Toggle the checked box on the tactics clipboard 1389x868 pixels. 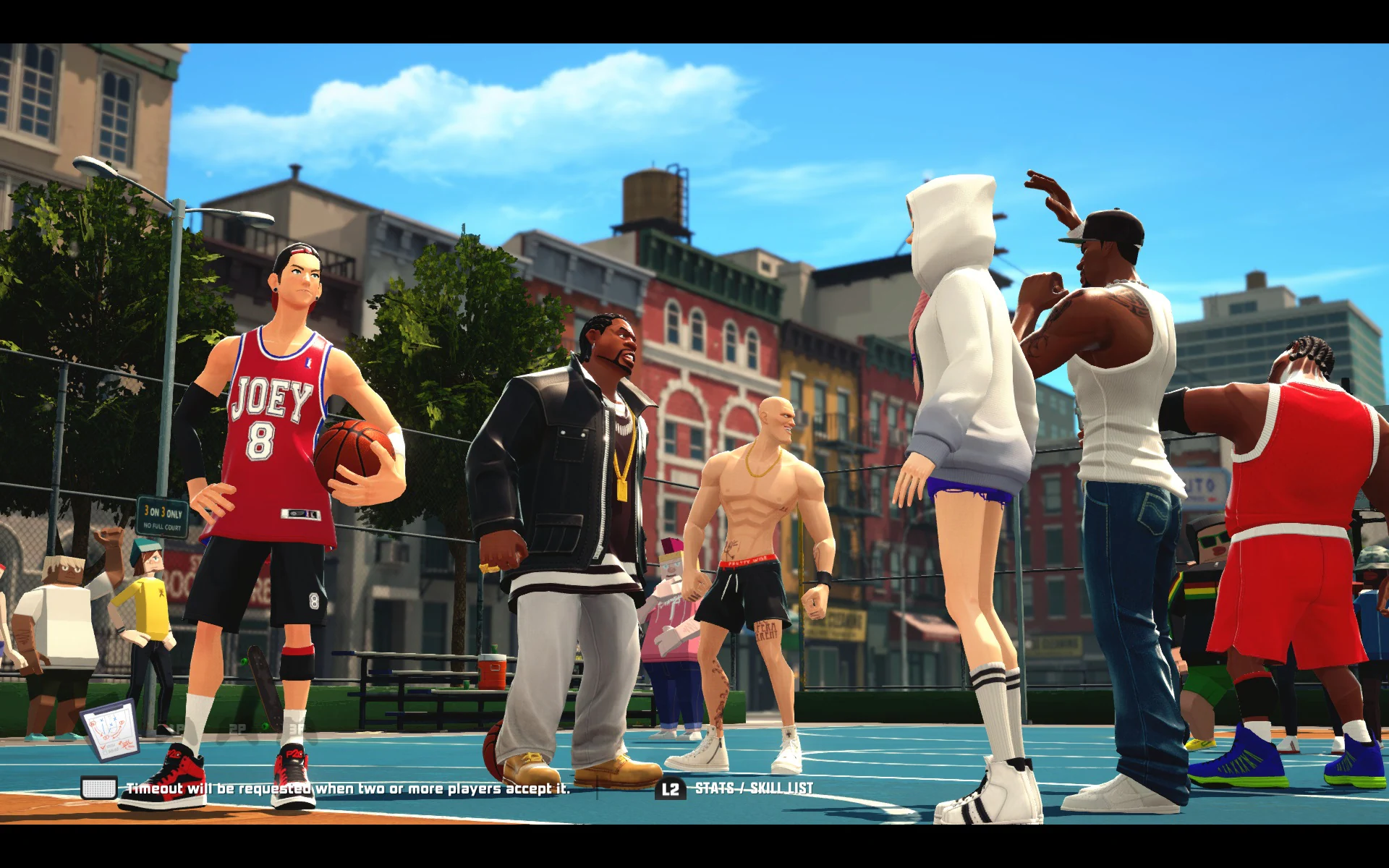point(103,747)
